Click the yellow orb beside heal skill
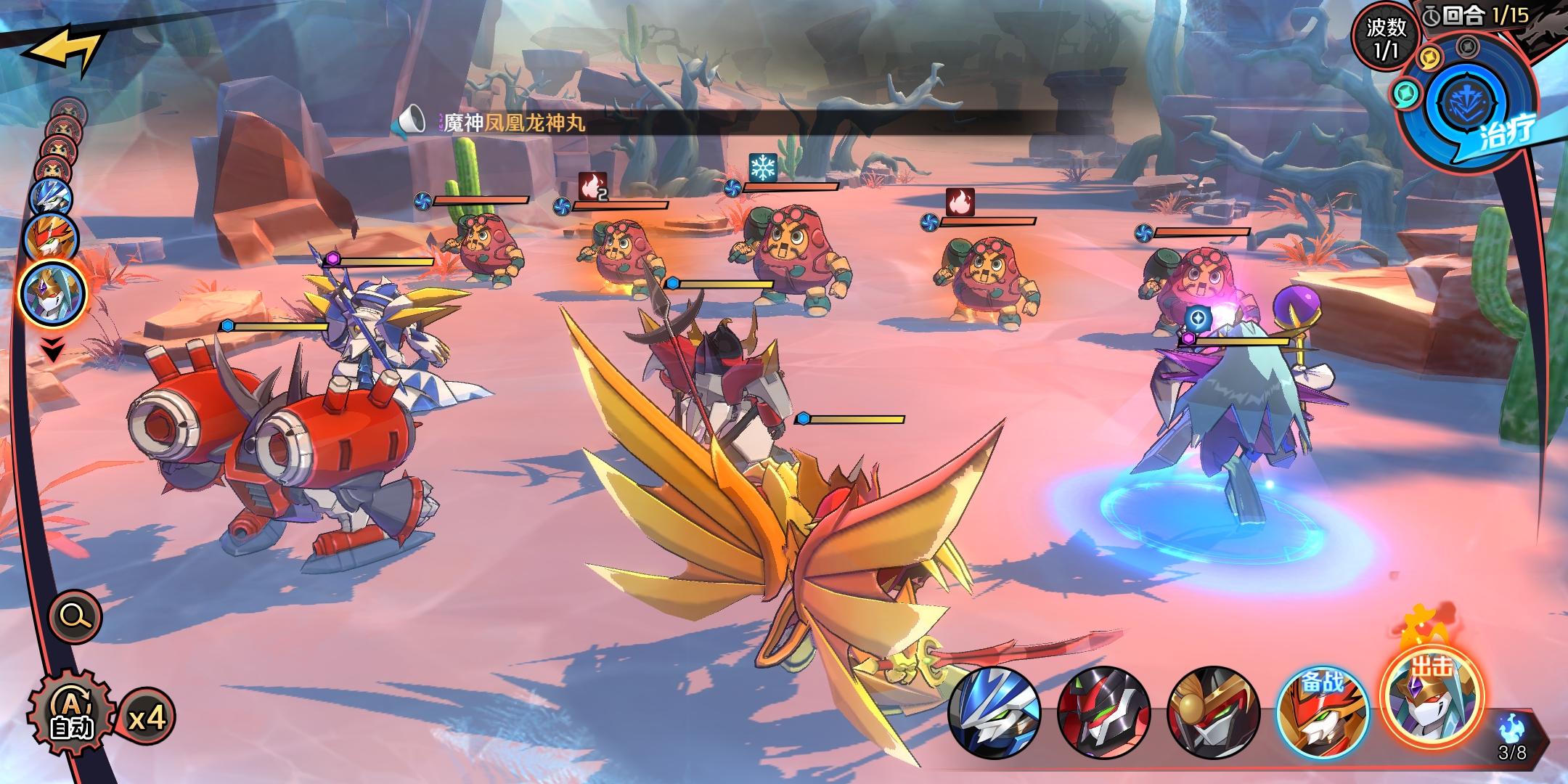This screenshot has height=784, width=1568. [x=1429, y=57]
